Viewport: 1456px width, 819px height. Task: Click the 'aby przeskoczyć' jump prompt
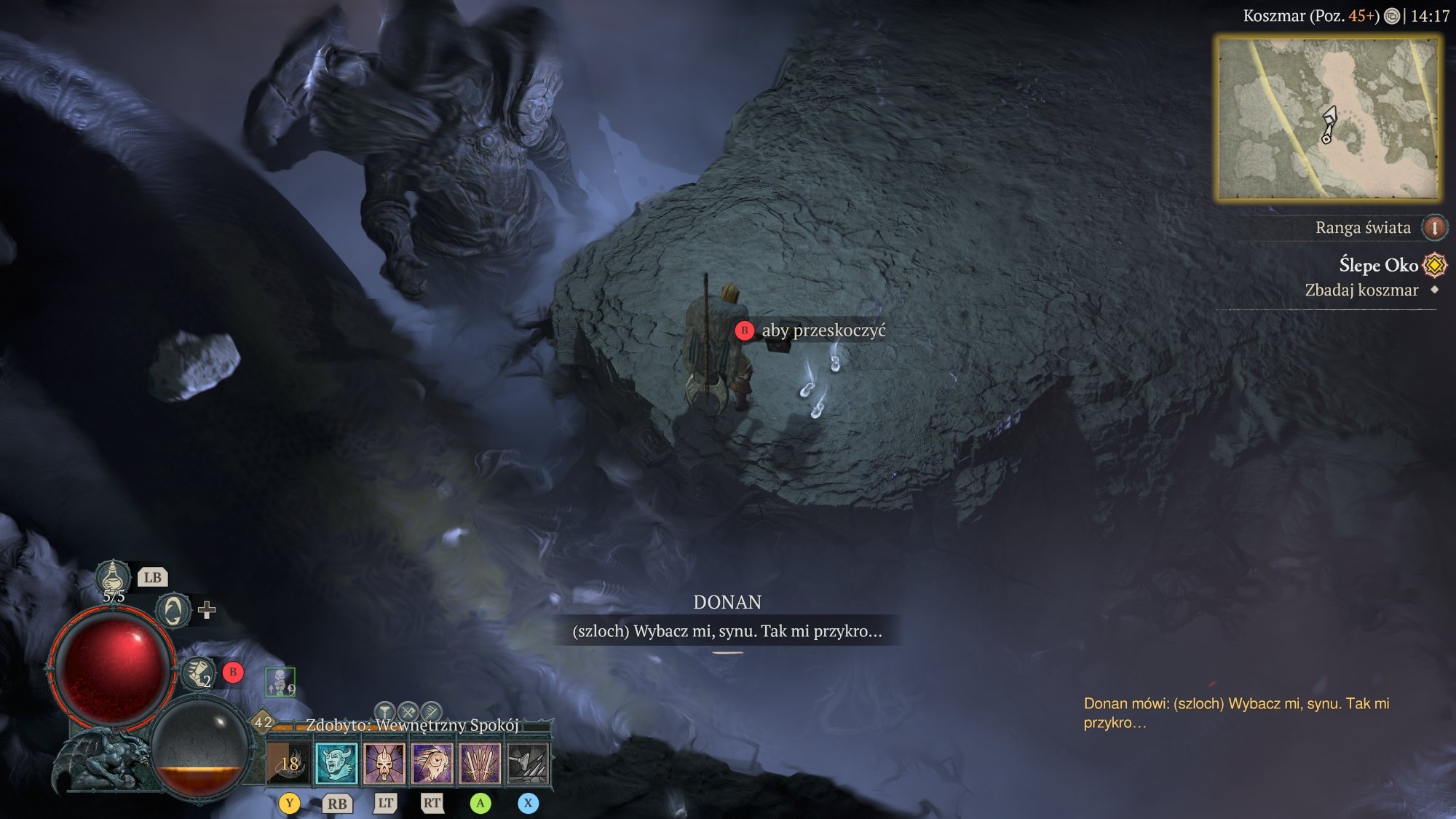point(821,331)
